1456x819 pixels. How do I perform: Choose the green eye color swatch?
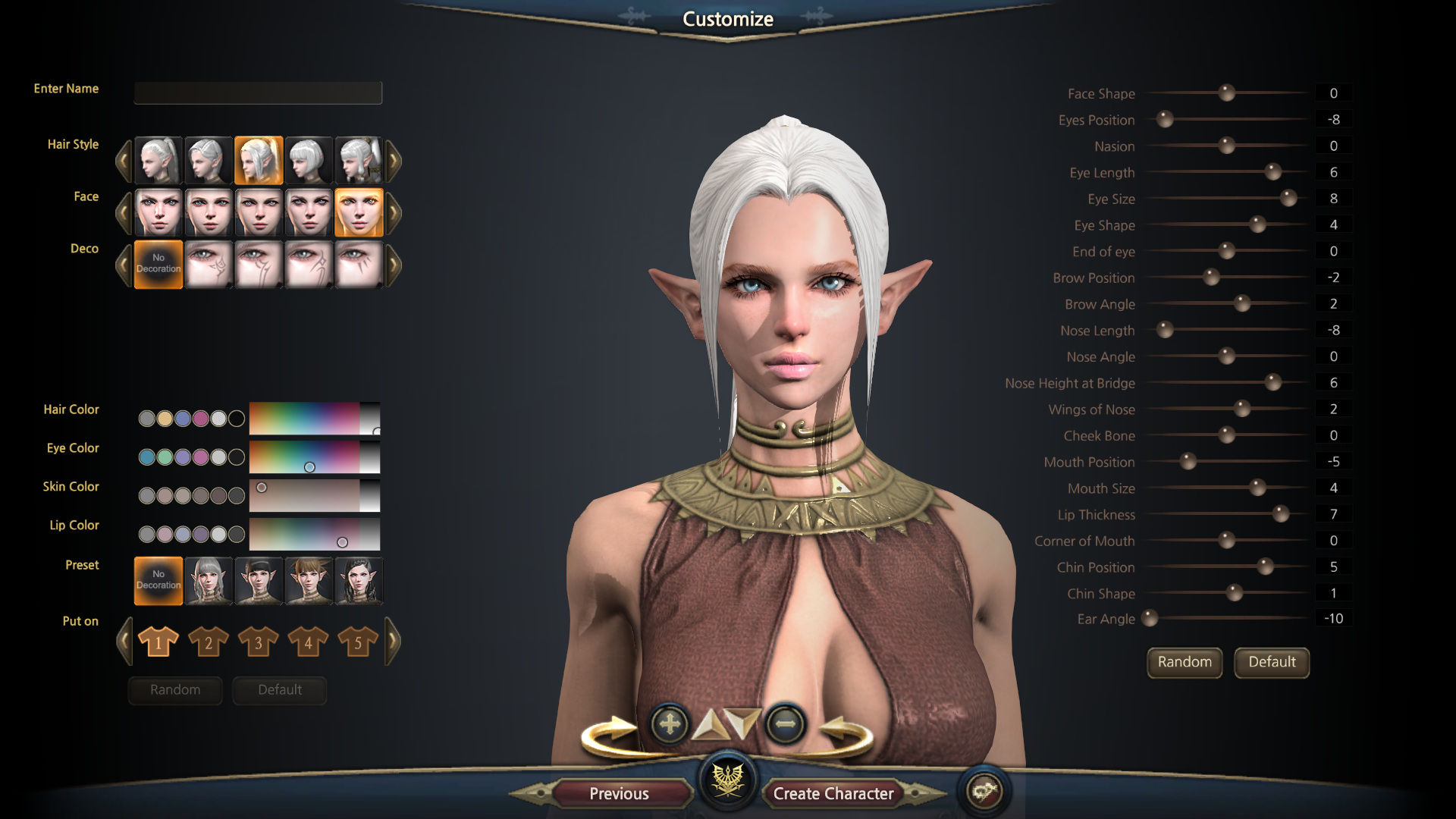(165, 457)
